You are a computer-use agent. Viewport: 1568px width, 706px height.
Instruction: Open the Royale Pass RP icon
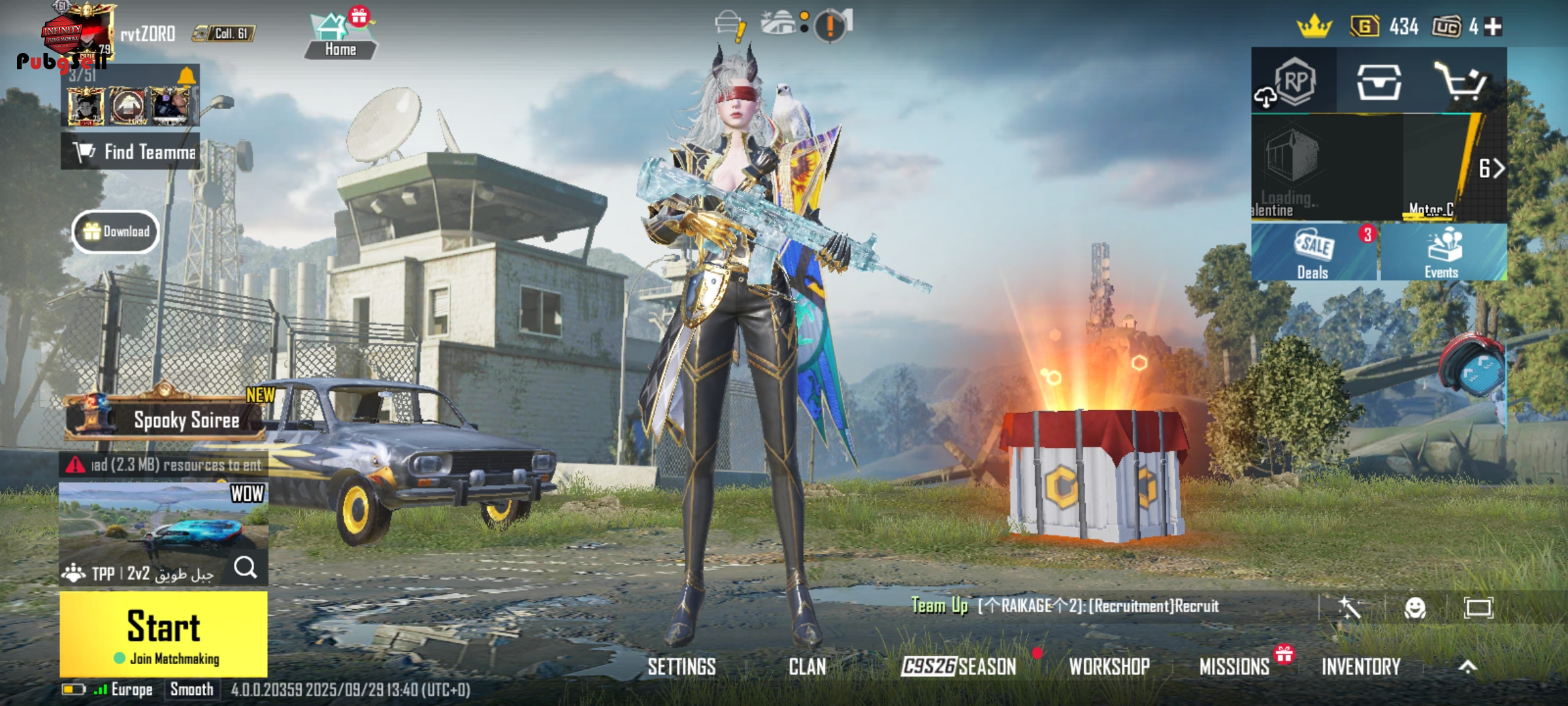click(1295, 81)
